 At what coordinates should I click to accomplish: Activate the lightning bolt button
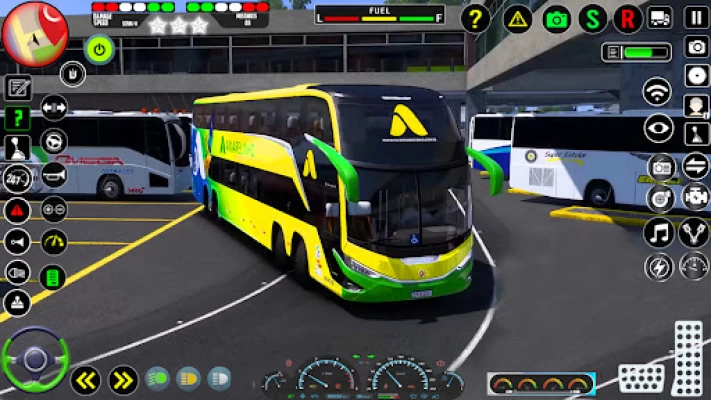pos(659,267)
